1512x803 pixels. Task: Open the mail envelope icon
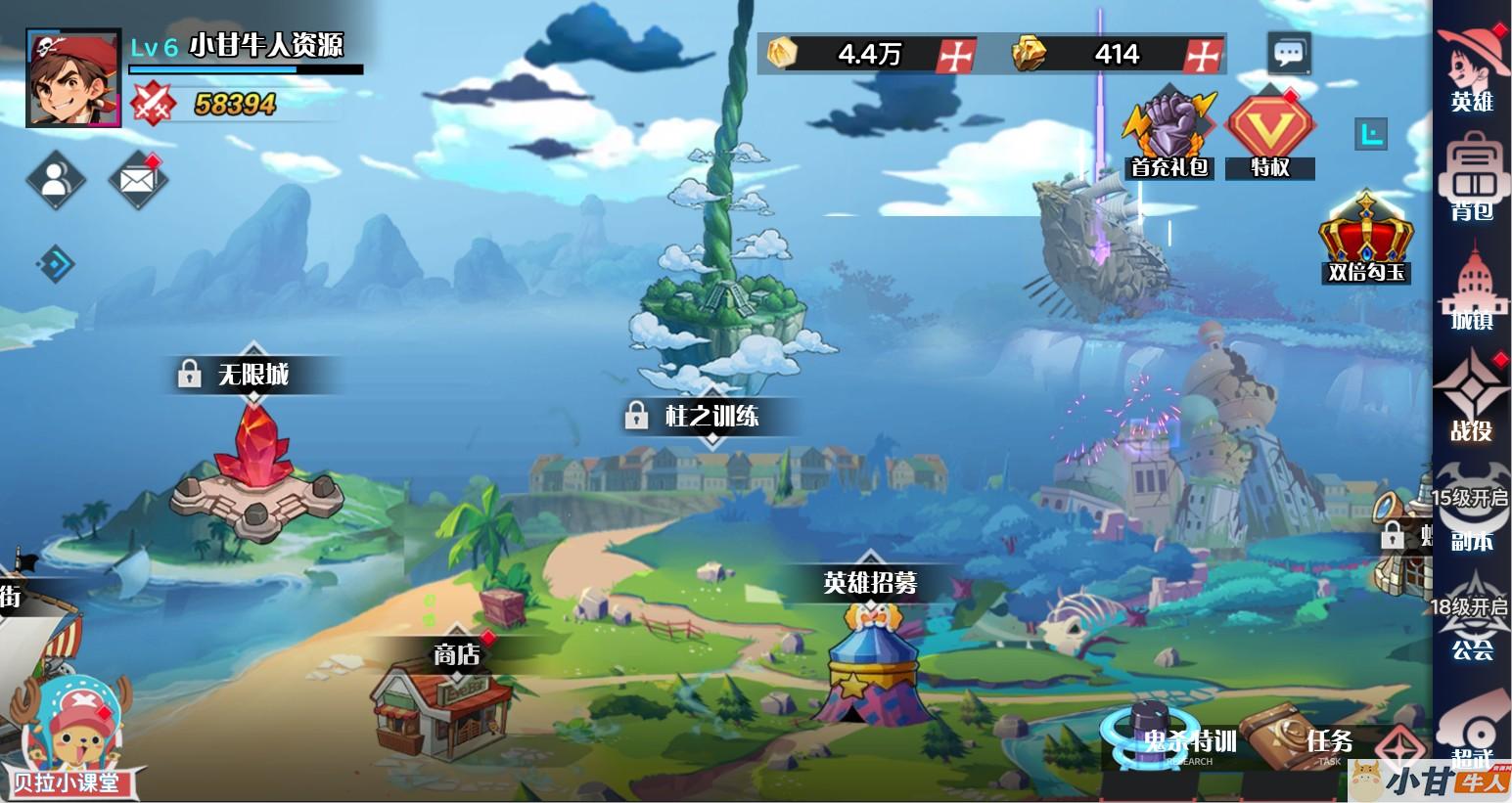[x=137, y=180]
